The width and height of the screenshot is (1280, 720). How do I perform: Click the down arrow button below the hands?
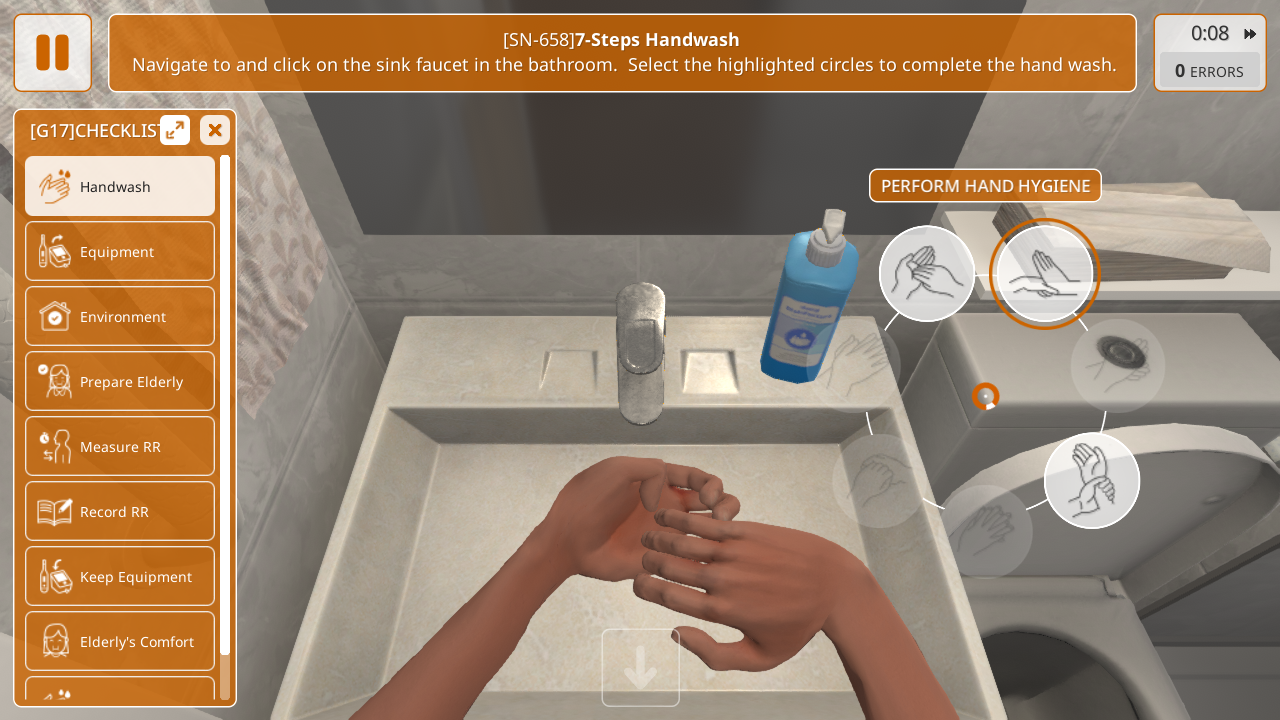coord(640,667)
